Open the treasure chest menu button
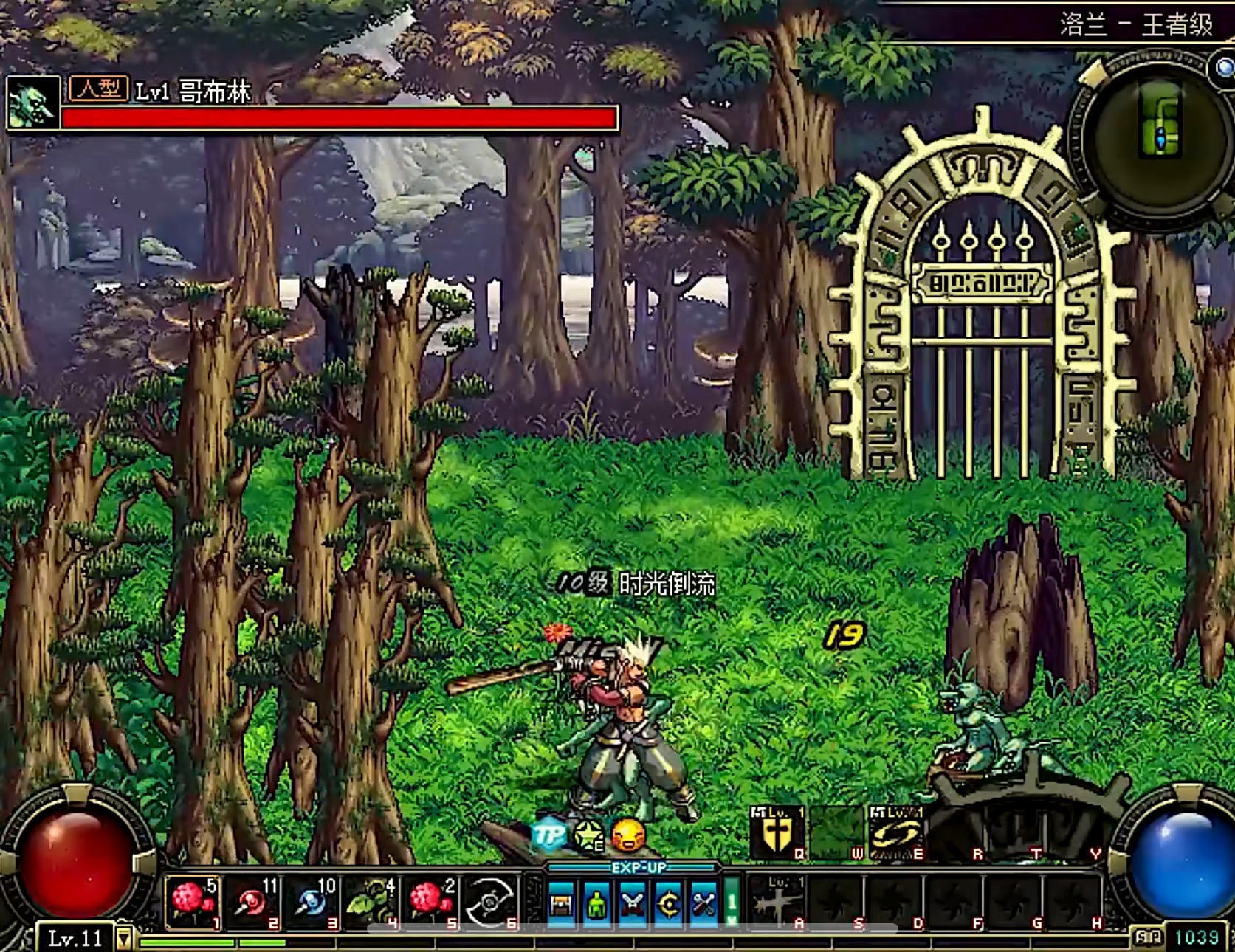The image size is (1235, 952). click(x=561, y=903)
